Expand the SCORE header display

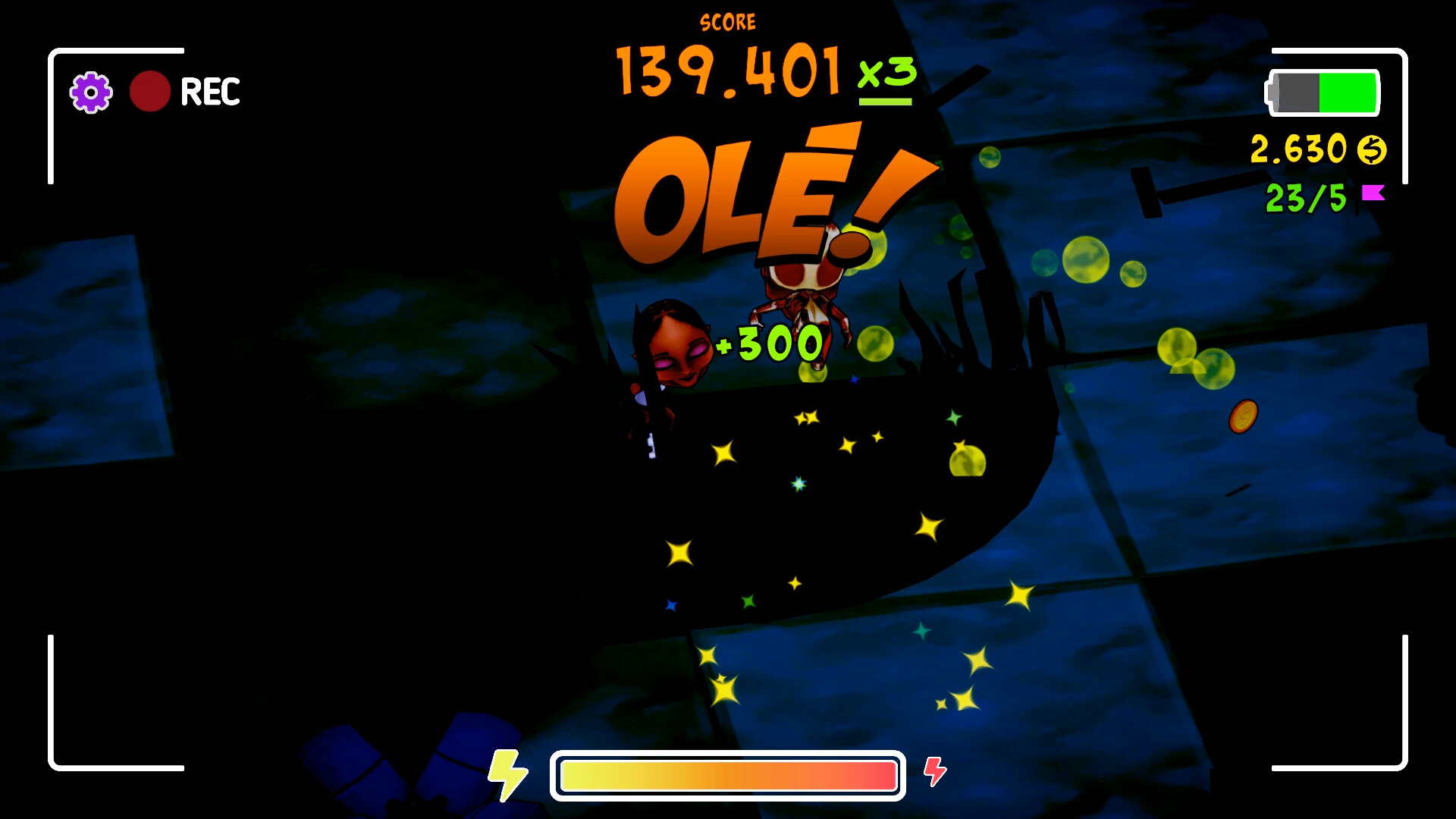727,21
